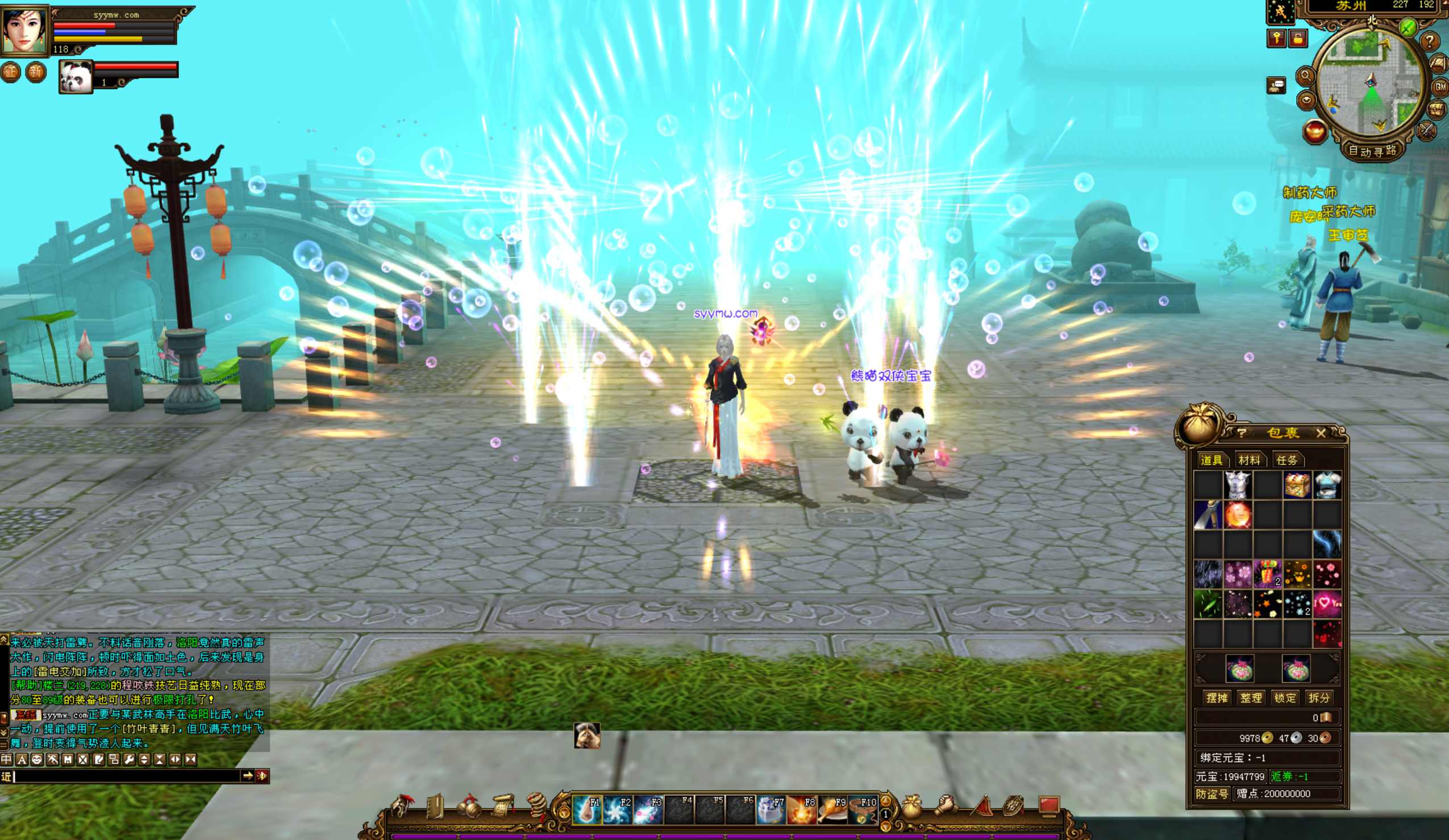Viewport: 1449px width, 840px height.
Task: Click the 锁定 lock button
Action: (x=1285, y=697)
